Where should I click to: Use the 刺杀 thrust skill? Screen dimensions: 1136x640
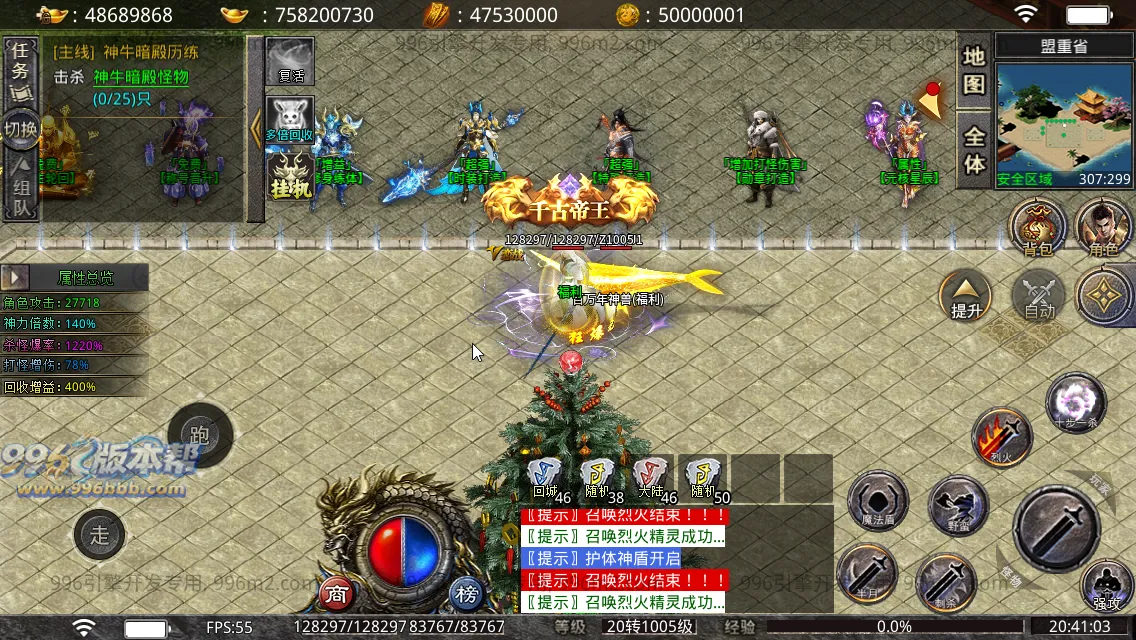click(x=946, y=583)
